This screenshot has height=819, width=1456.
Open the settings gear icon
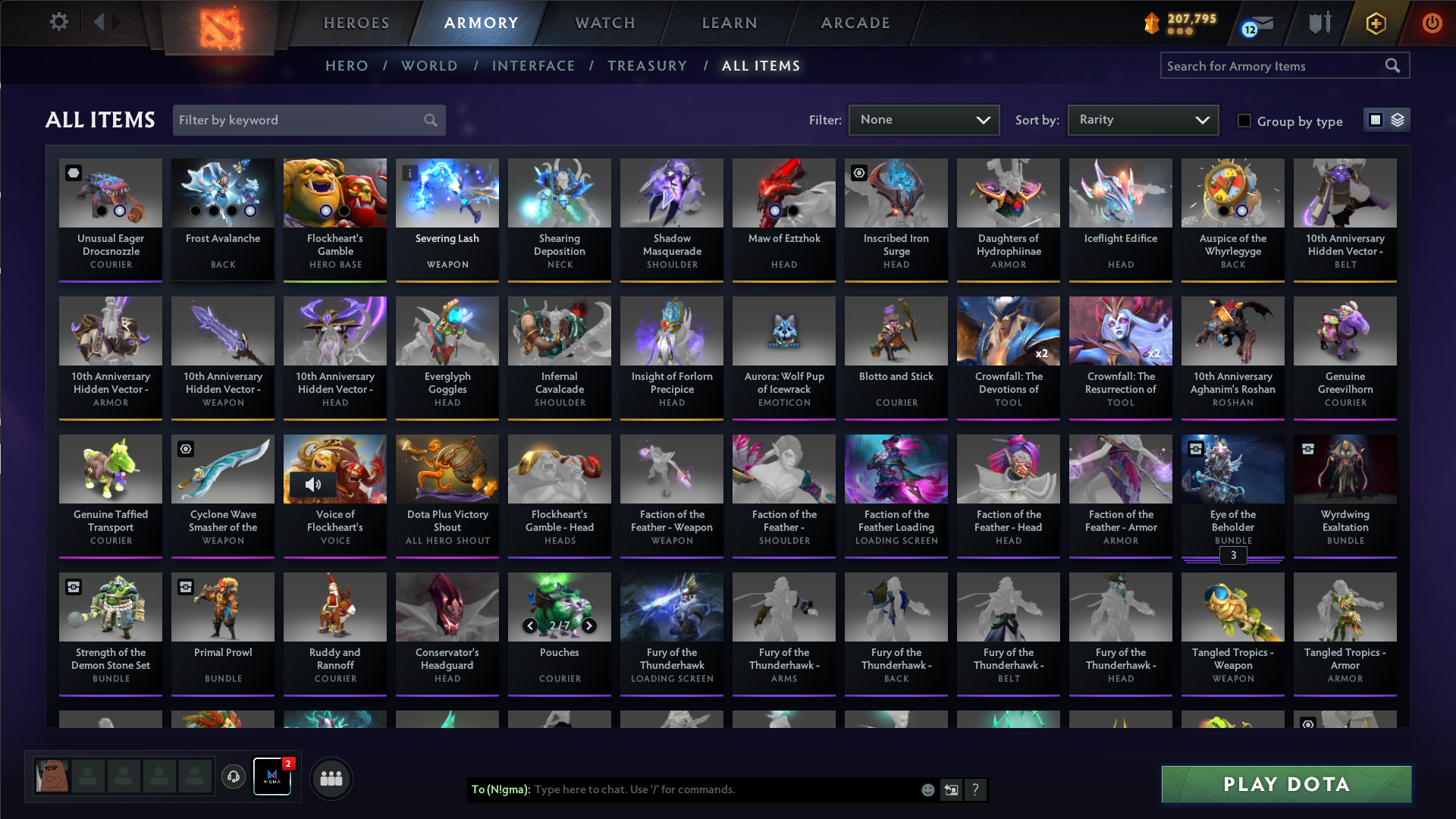pos(59,22)
